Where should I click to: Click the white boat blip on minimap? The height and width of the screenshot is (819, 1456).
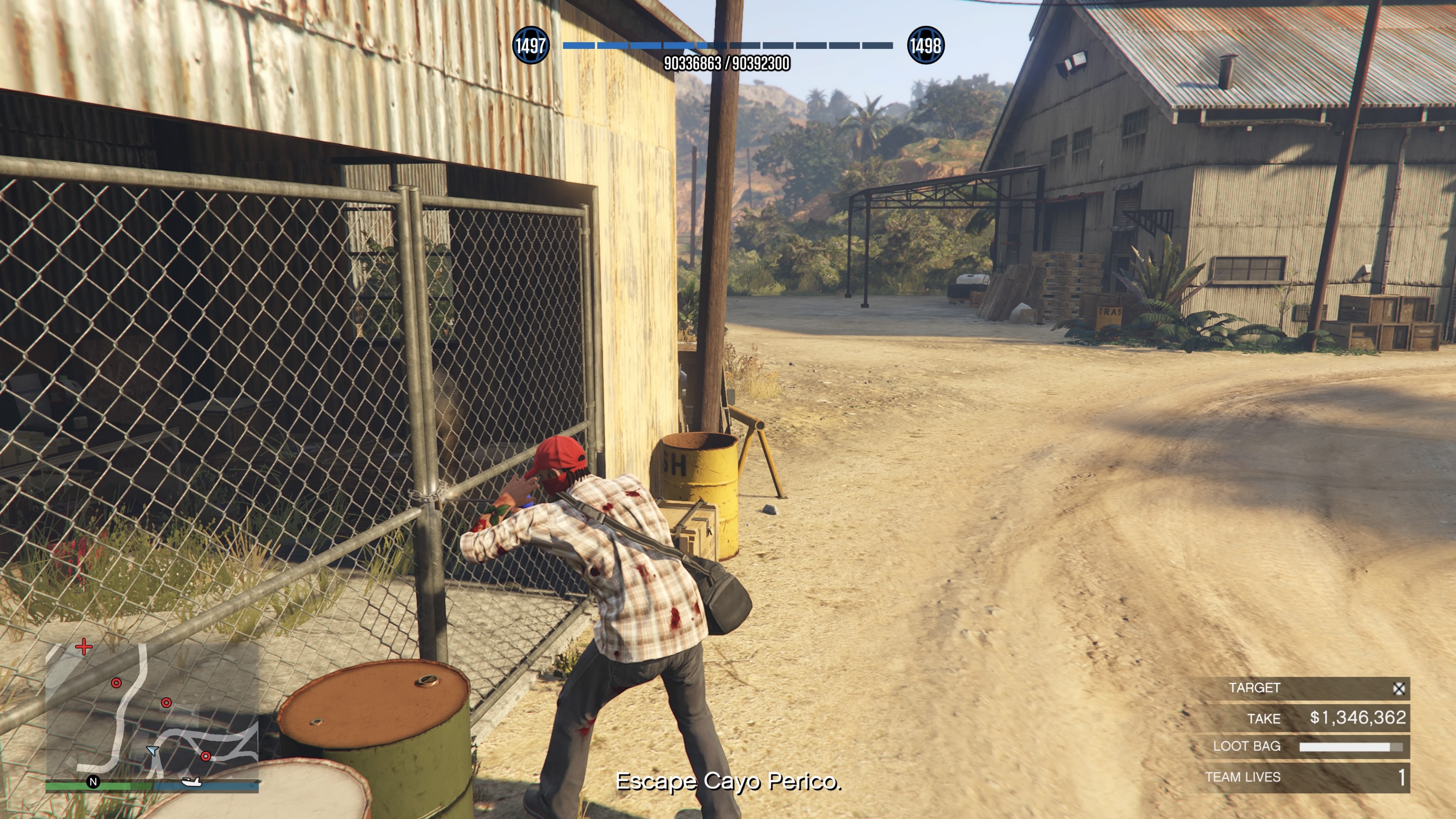[x=191, y=782]
